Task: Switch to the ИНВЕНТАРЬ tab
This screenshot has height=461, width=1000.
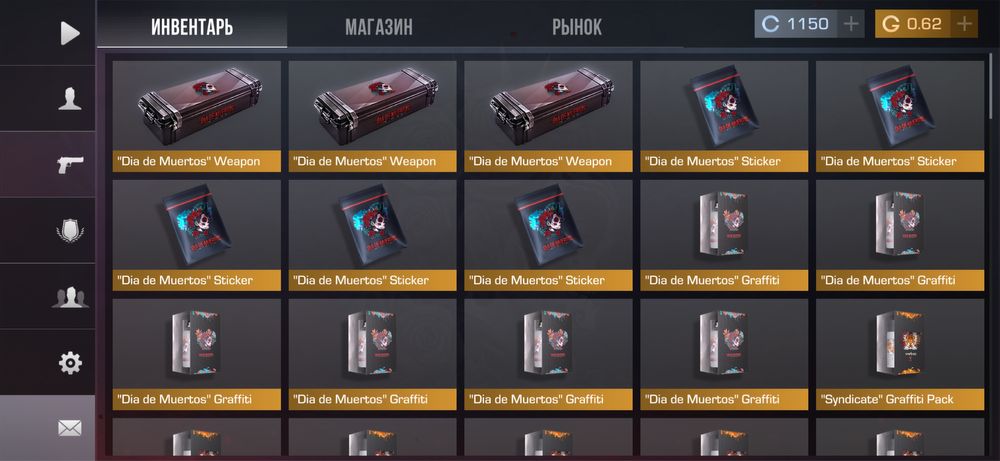Action: pyautogui.click(x=192, y=26)
